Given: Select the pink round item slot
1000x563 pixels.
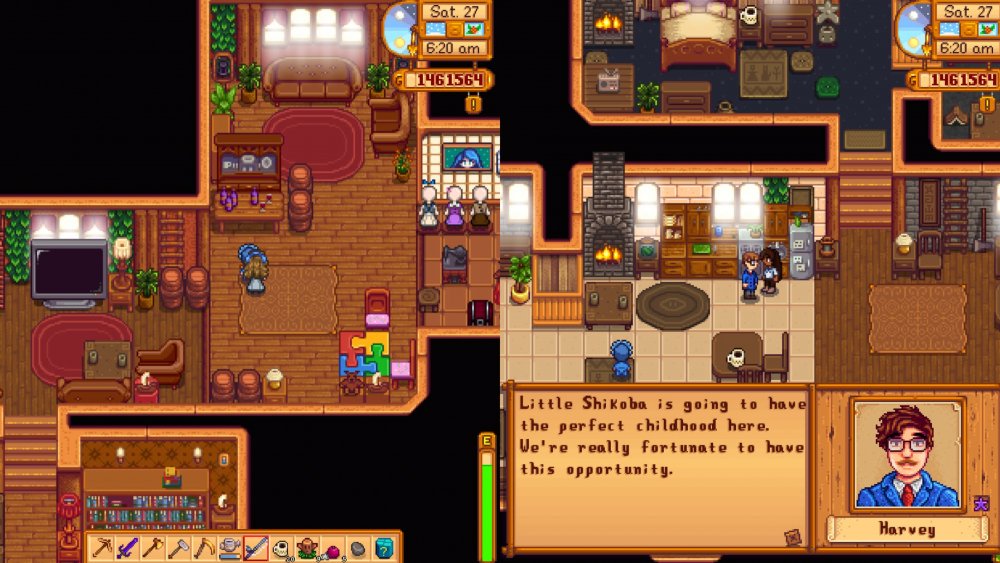Looking at the screenshot, I should [333, 548].
